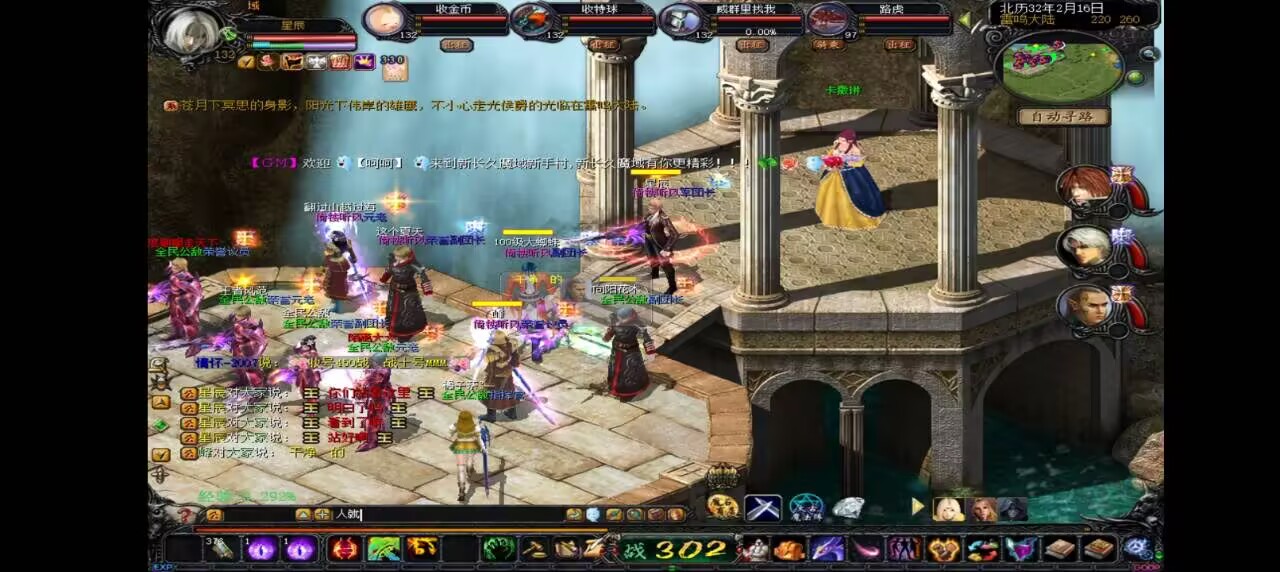Image resolution: width=1280 pixels, height=572 pixels.
Task: Activate the green slash skill on hotbar
Action: coord(384,548)
